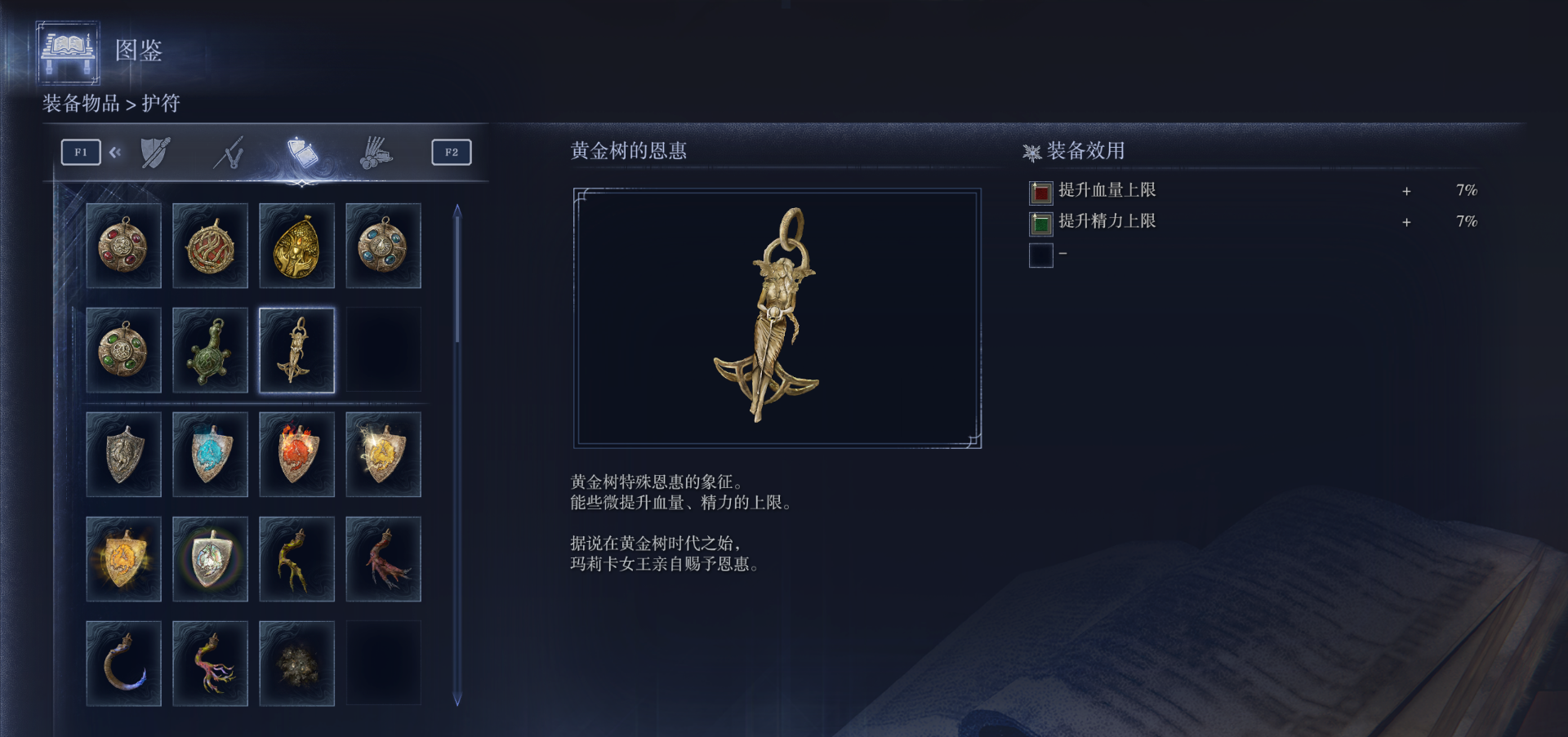Screen dimensions: 1568x737
Task: Select the talisman category icon
Action: click(x=299, y=150)
